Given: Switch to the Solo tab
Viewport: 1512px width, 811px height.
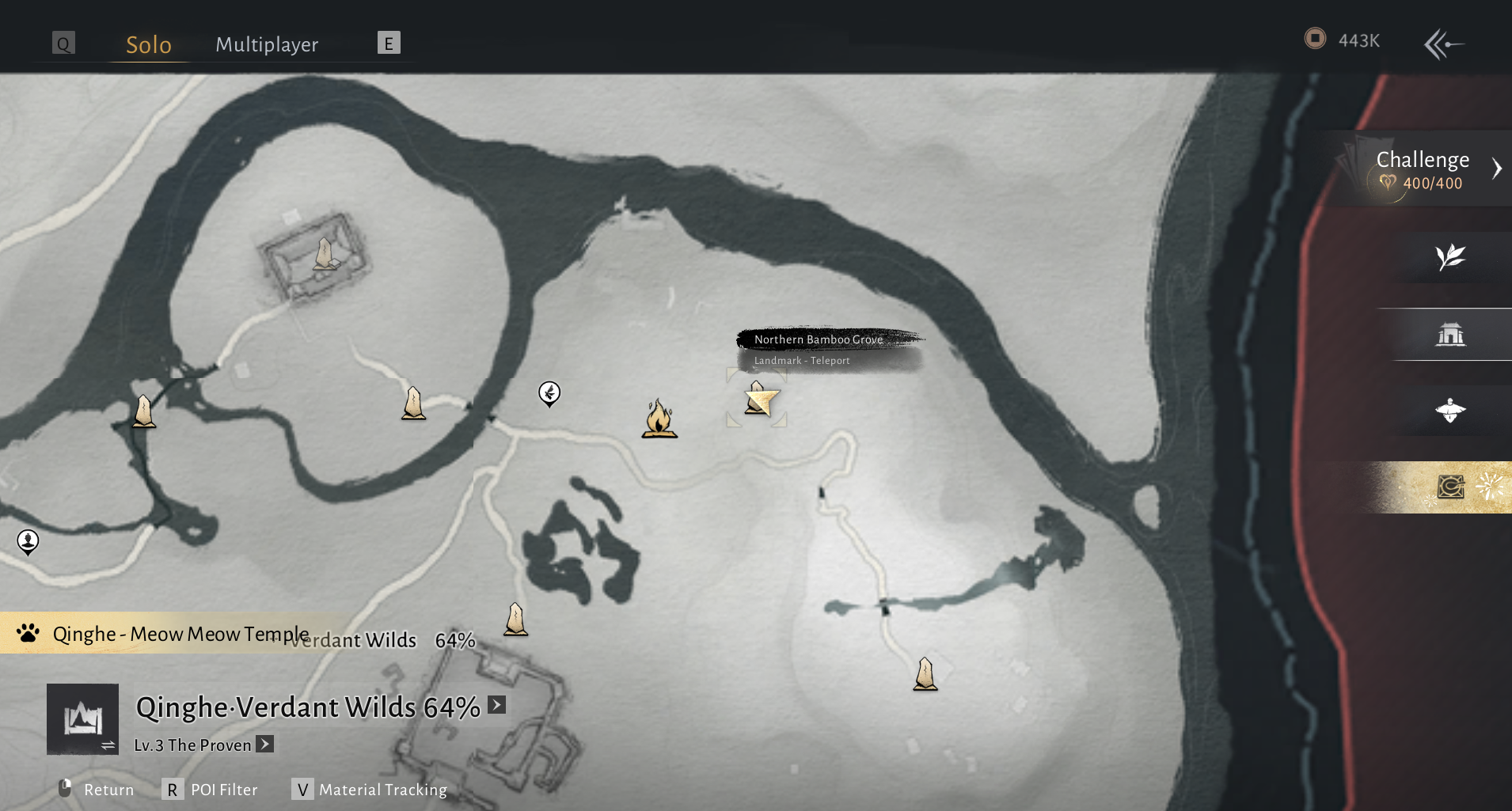Looking at the screenshot, I should (x=148, y=45).
